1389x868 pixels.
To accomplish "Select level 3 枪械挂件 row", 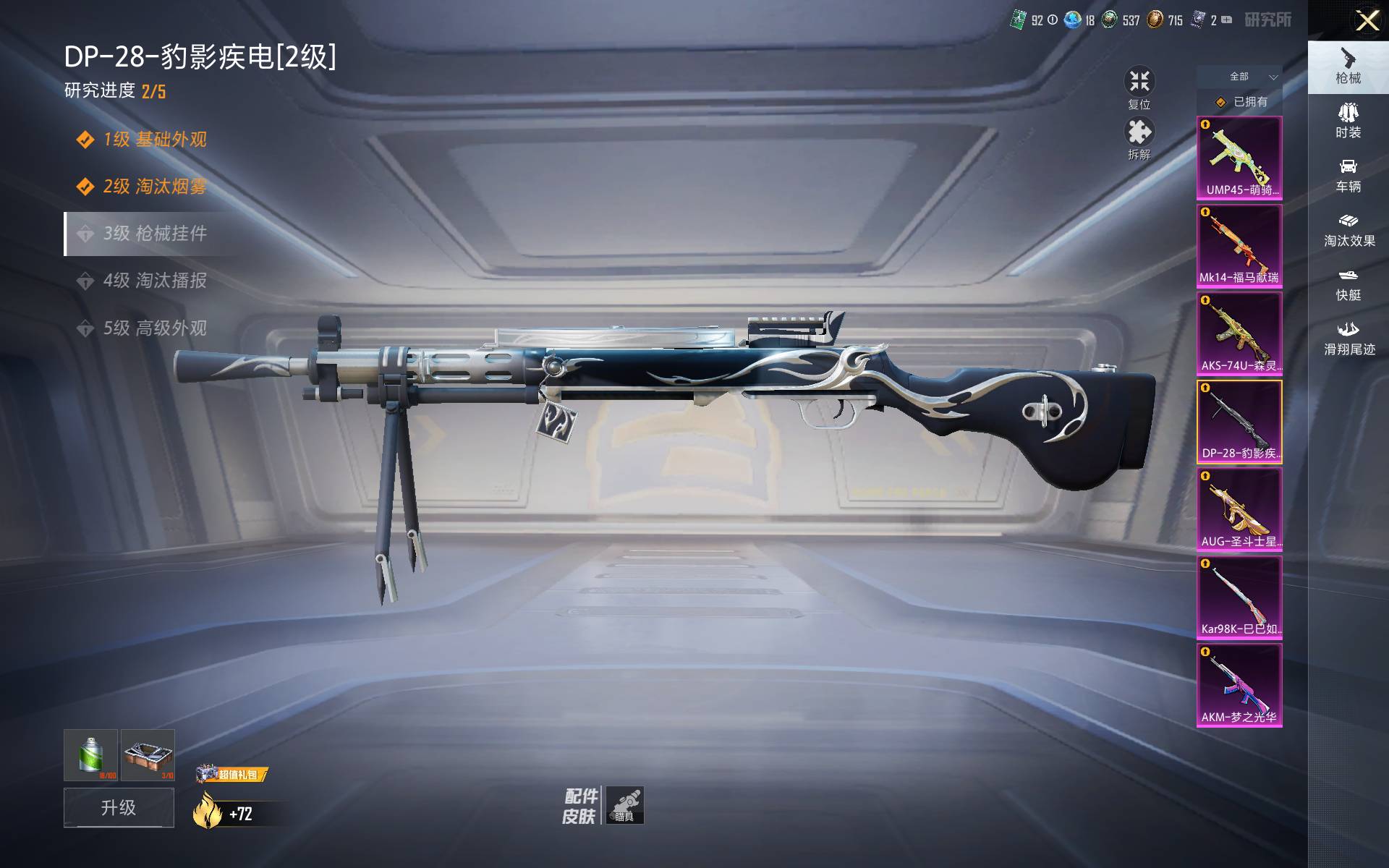I will pos(154,234).
